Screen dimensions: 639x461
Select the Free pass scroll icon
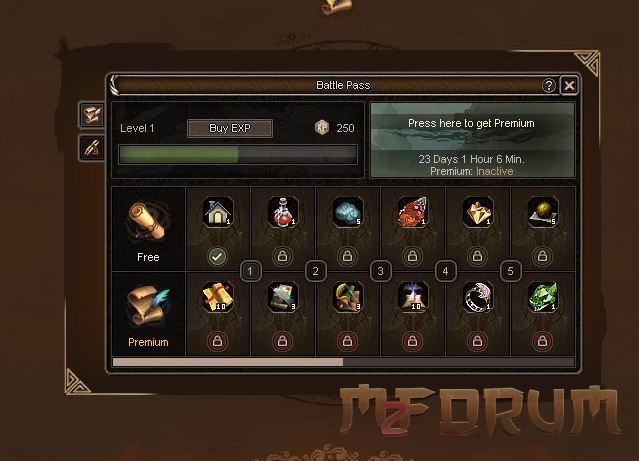(x=148, y=222)
